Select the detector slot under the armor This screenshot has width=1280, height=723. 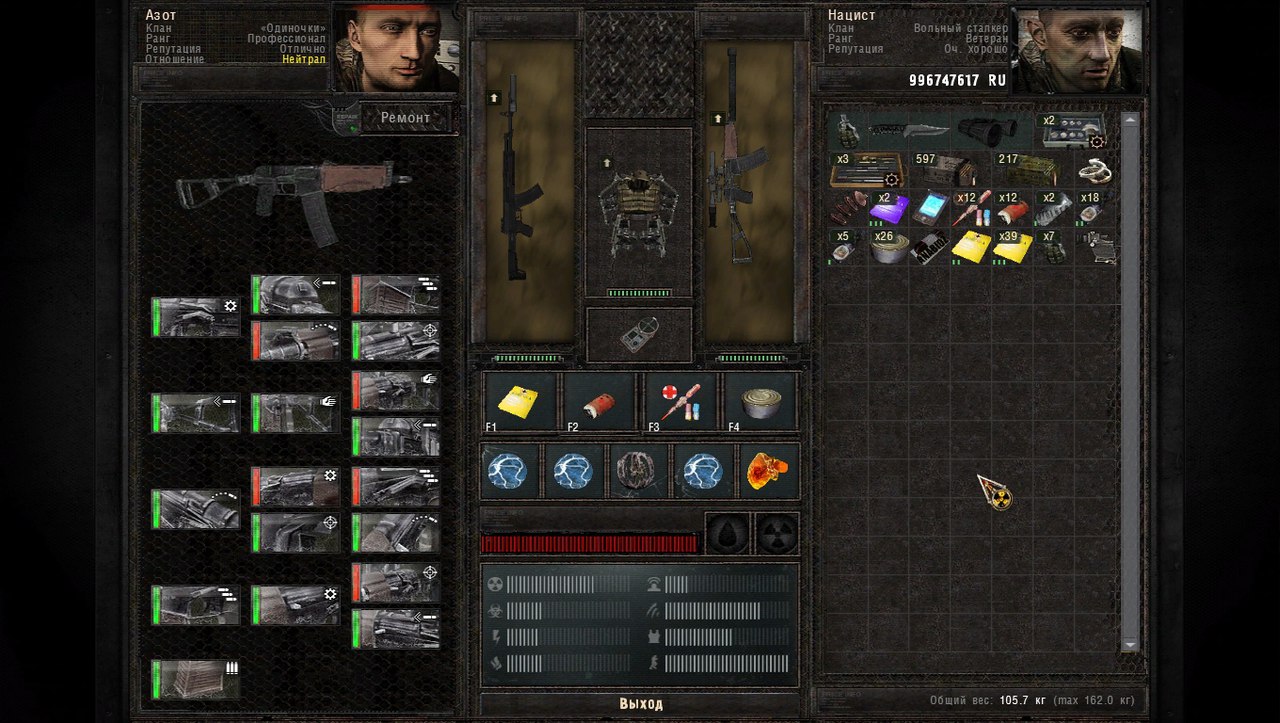[x=638, y=335]
